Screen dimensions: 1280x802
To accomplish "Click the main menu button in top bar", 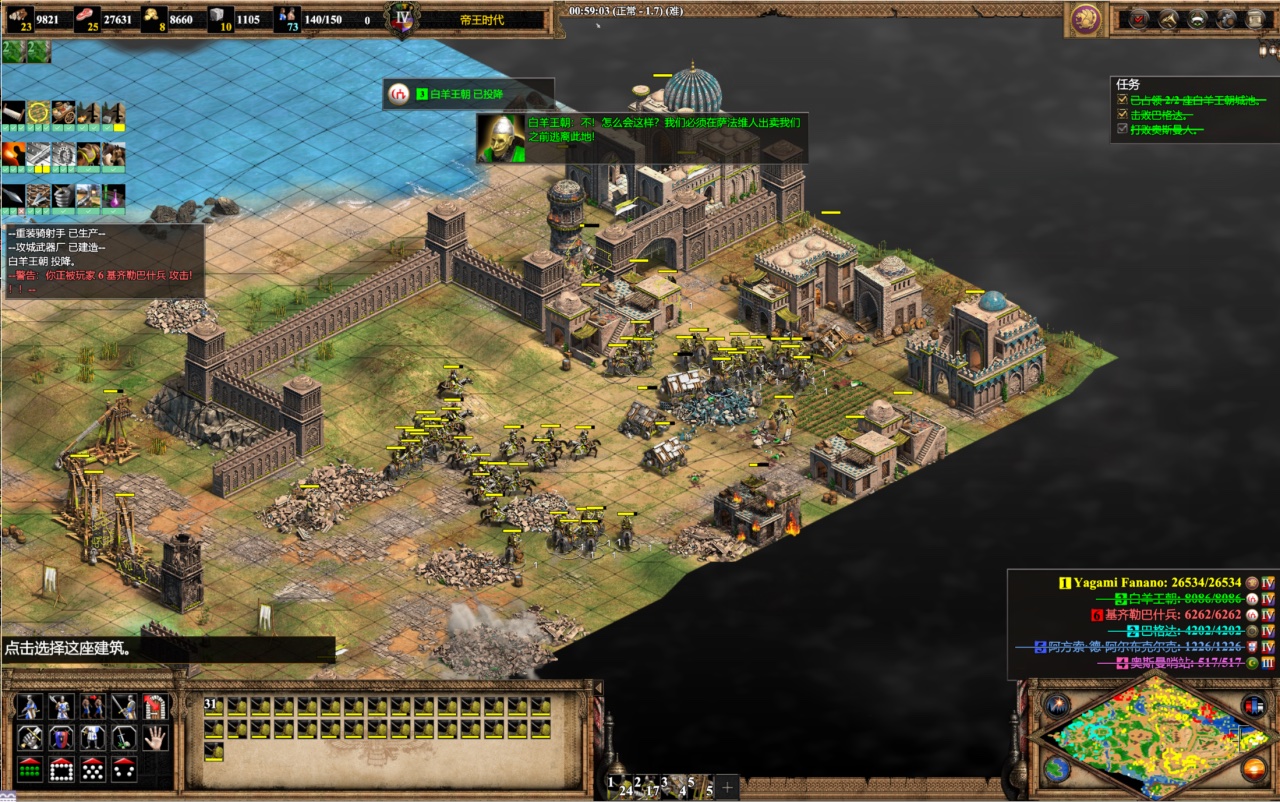I will pyautogui.click(x=1255, y=18).
